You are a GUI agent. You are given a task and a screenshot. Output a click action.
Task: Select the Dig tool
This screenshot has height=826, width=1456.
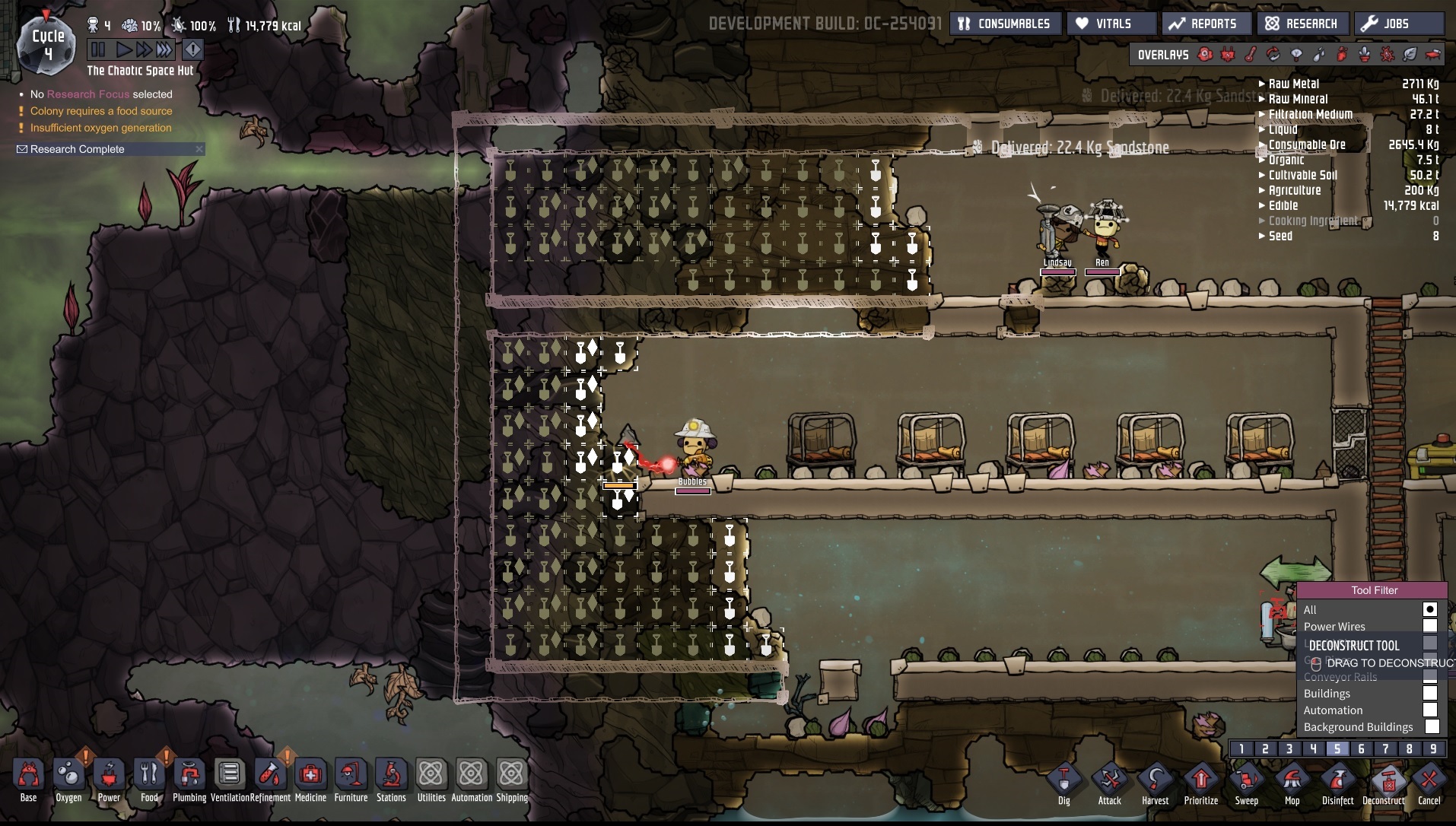point(1063,781)
